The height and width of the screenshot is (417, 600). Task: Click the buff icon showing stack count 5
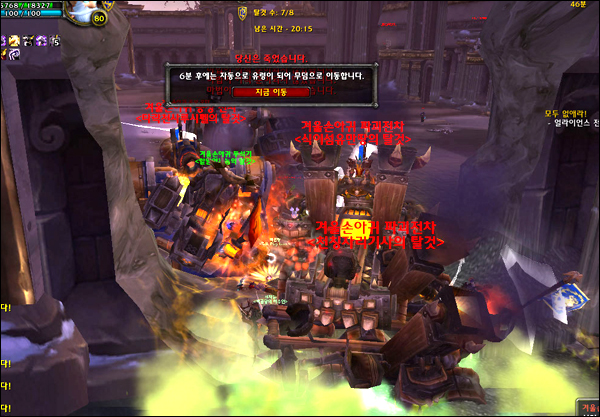54,41
